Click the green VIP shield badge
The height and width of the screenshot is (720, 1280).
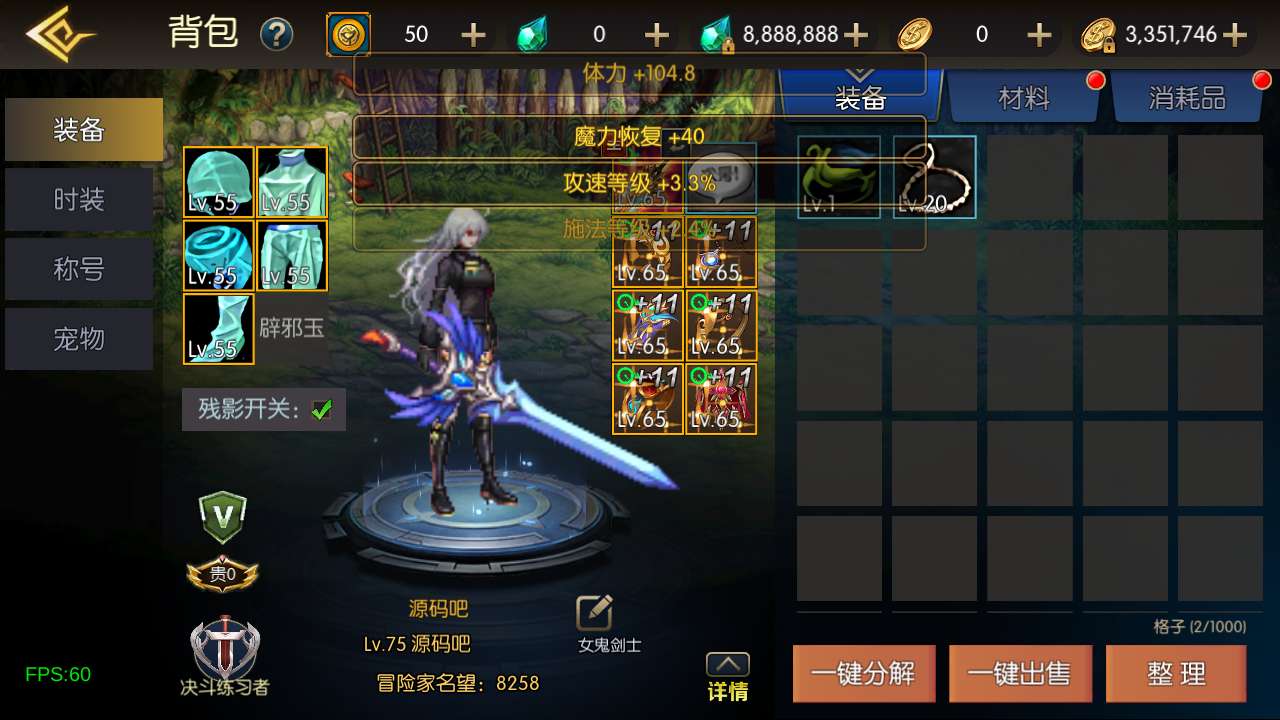tap(220, 518)
